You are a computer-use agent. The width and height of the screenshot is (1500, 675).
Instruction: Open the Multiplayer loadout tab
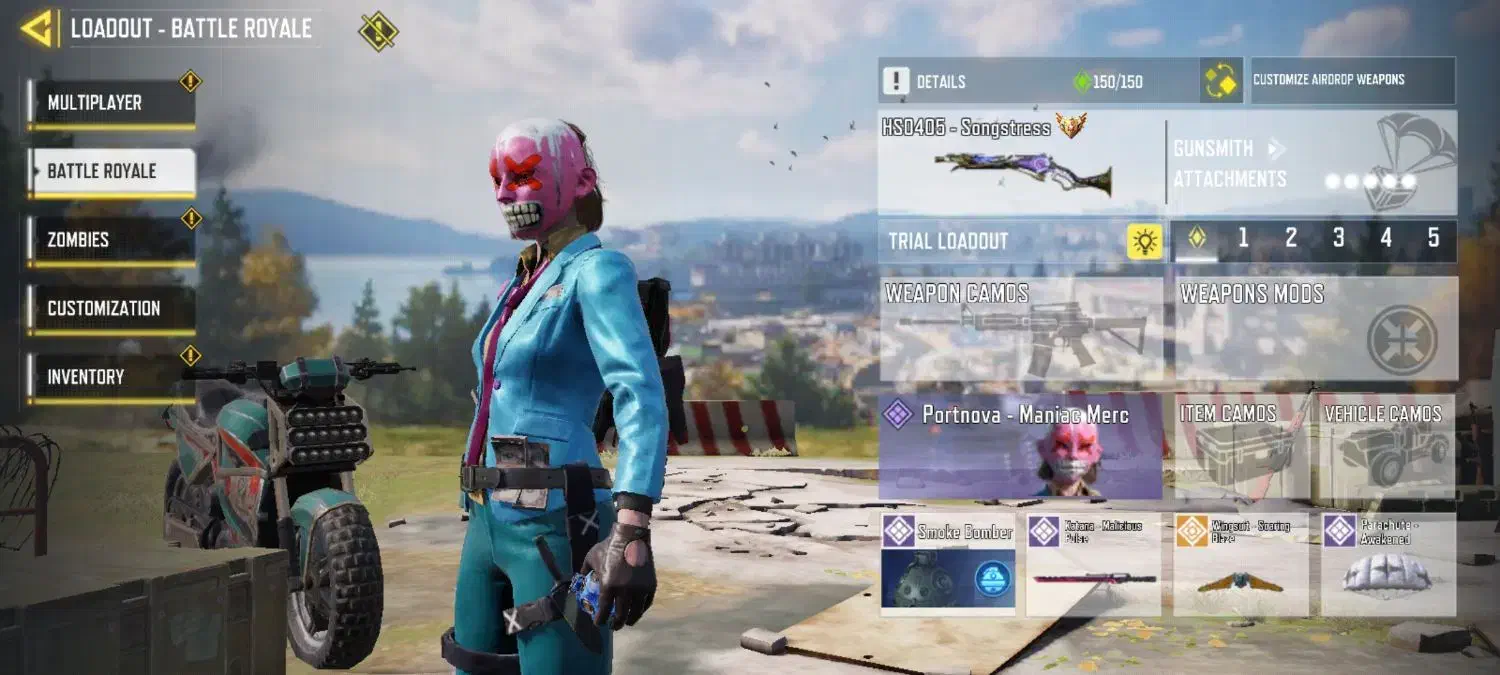coord(111,103)
